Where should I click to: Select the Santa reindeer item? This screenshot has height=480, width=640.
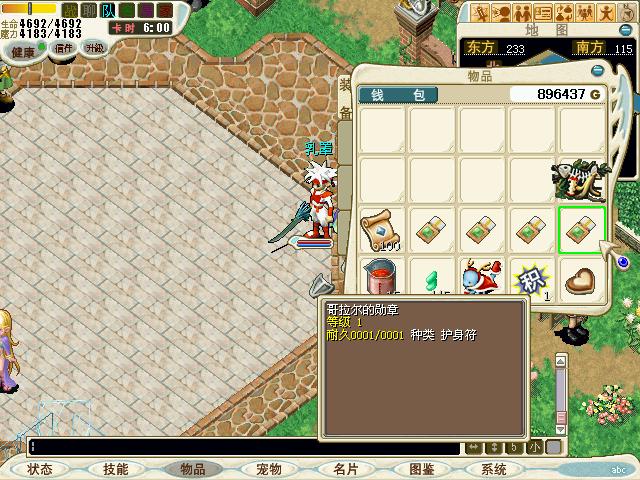482,280
